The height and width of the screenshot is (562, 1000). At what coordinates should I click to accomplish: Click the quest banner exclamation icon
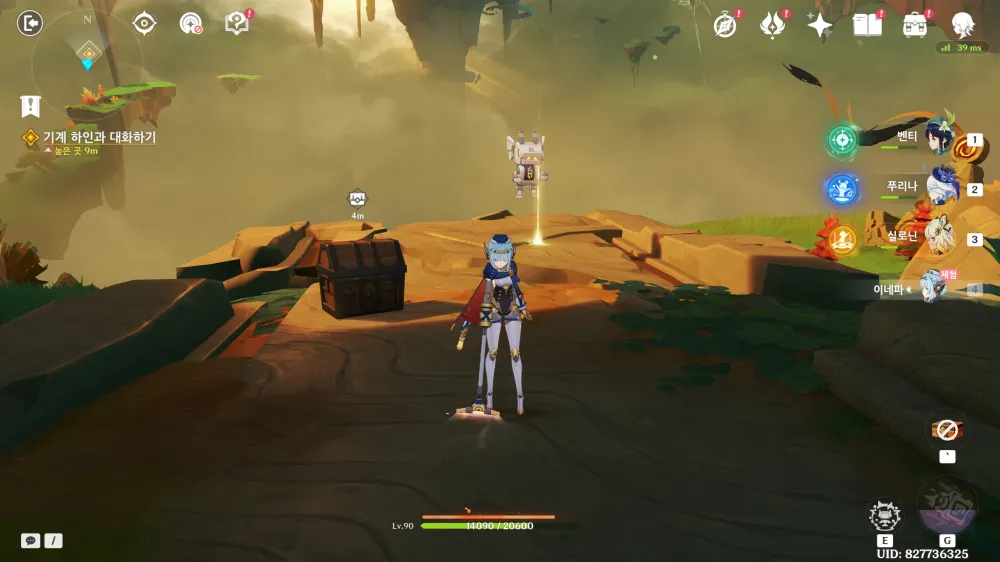[30, 105]
